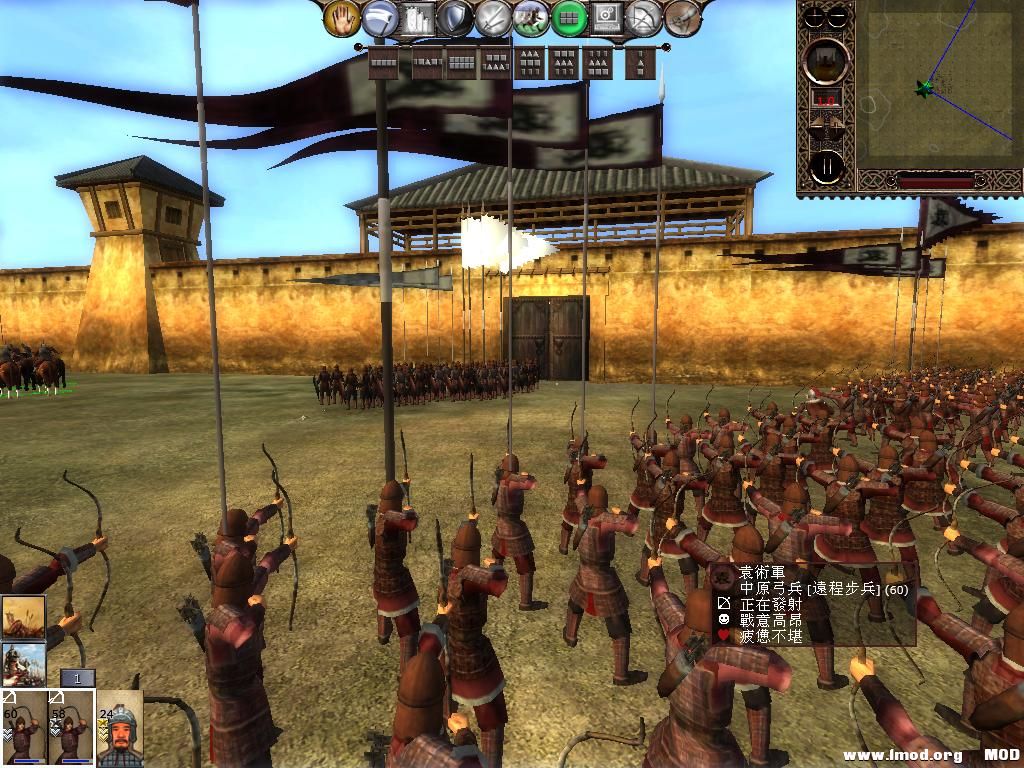This screenshot has width=1024, height=768.
Task: Select the narrow column formation banner
Action: [640, 62]
